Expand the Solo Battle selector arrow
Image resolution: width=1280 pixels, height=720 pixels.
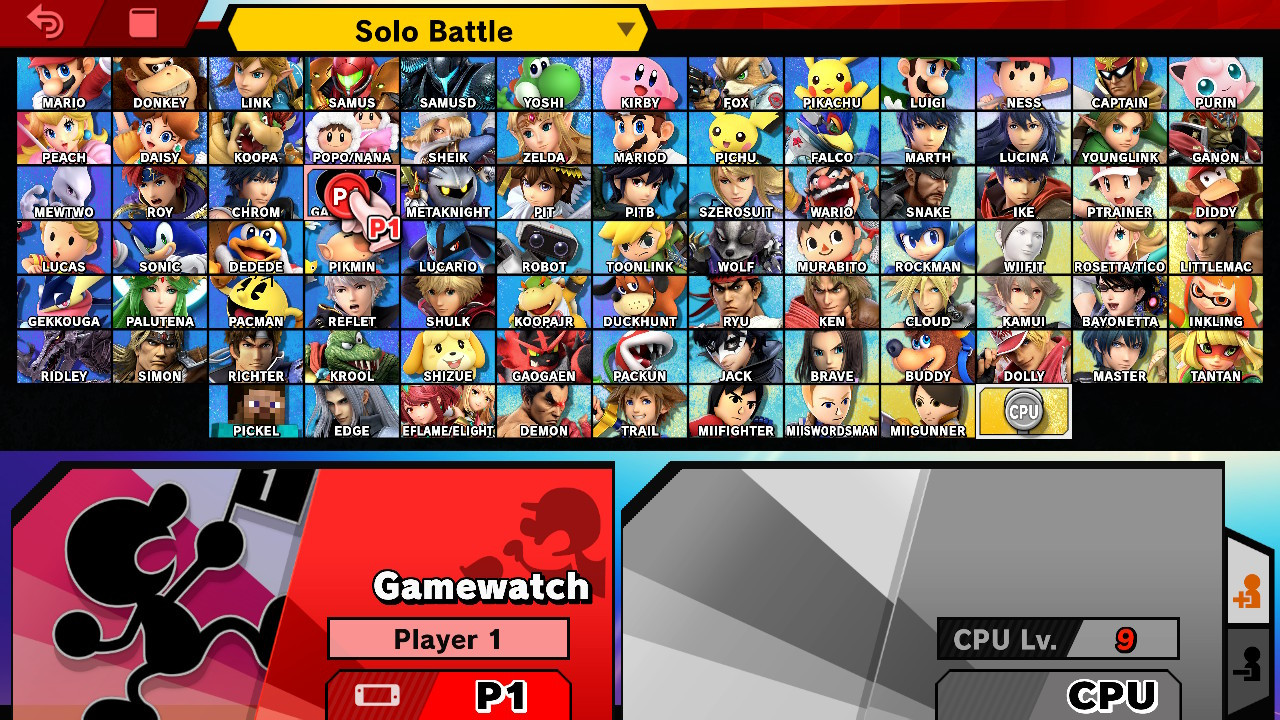[x=625, y=31]
